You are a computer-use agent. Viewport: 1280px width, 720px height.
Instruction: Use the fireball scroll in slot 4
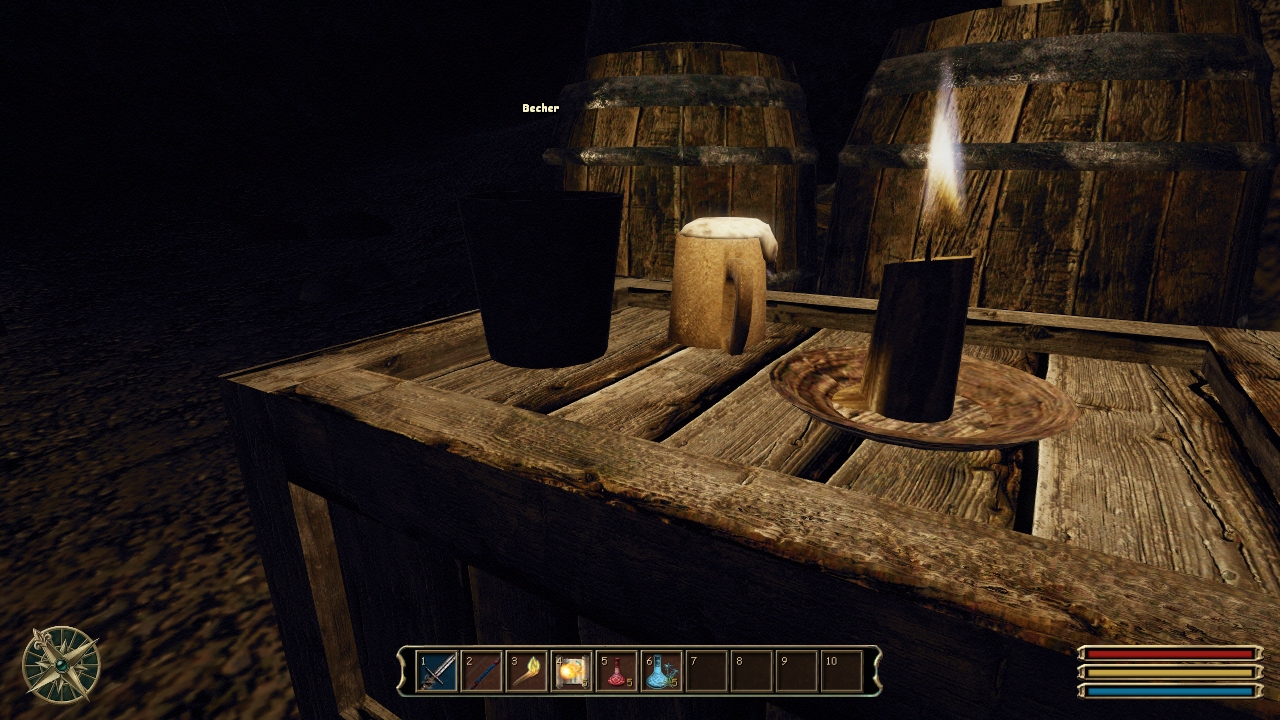(x=572, y=672)
